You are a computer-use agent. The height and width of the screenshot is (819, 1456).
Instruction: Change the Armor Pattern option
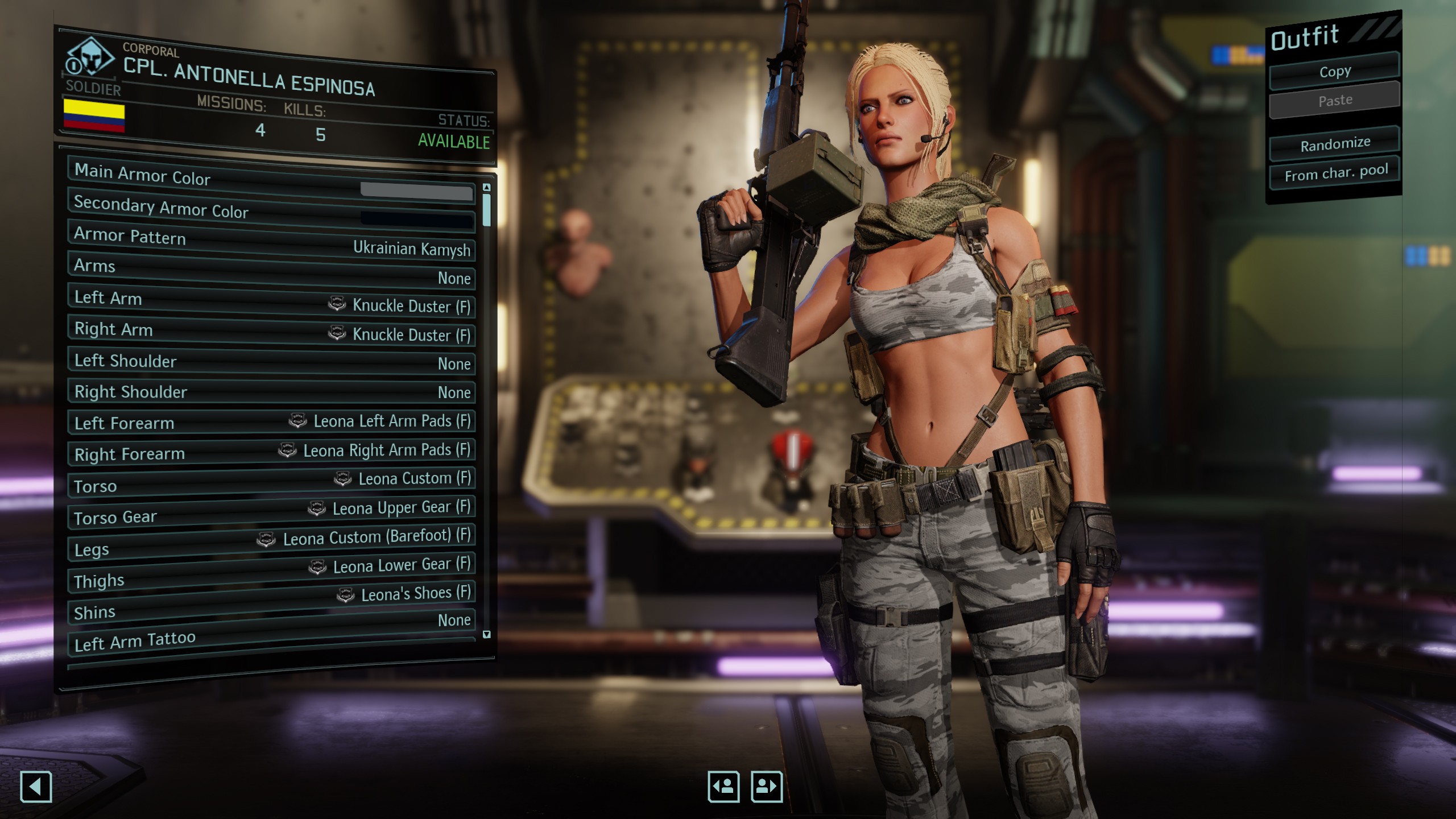coord(272,242)
